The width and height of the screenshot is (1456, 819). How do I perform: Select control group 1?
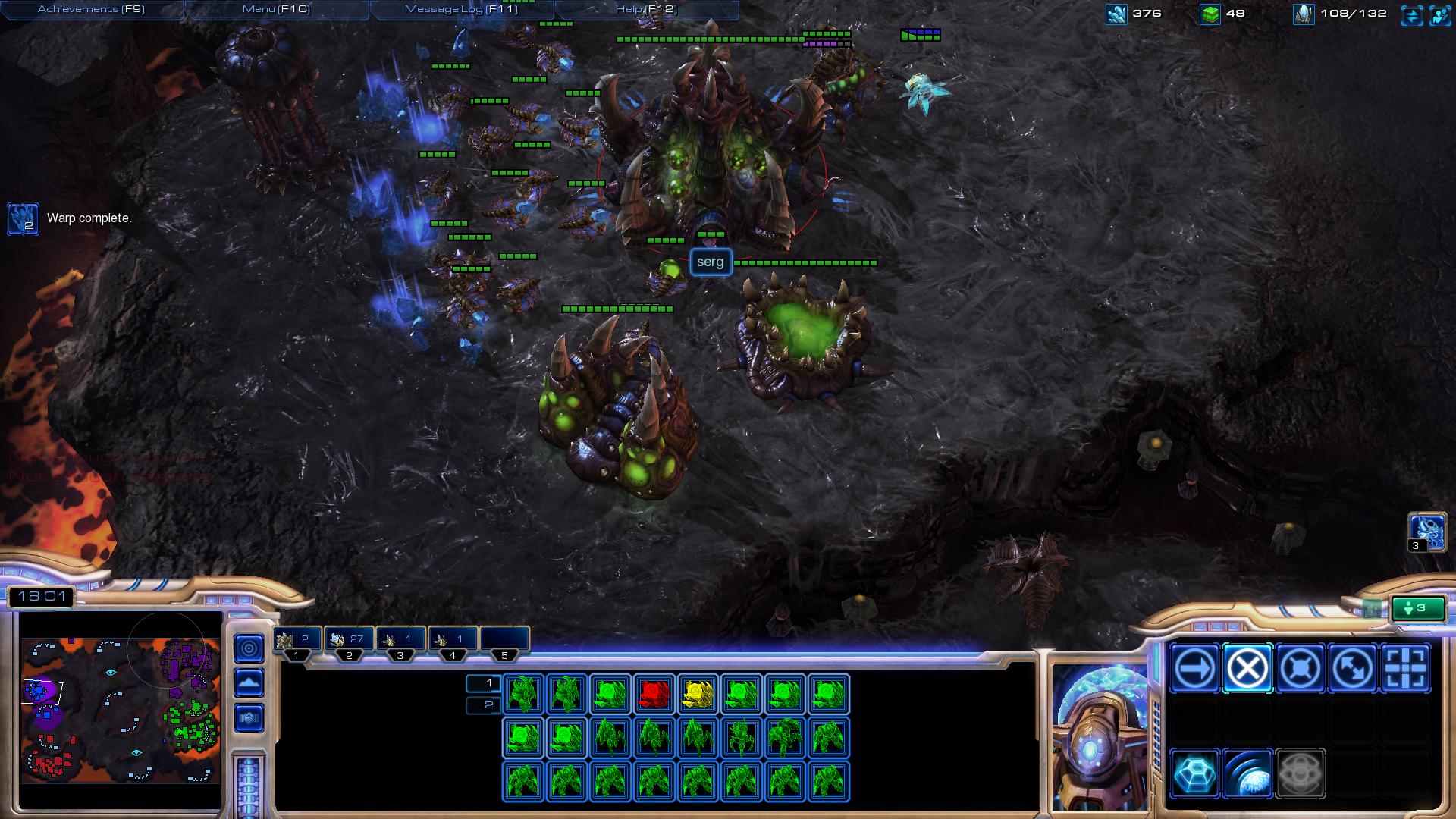pyautogui.click(x=297, y=641)
